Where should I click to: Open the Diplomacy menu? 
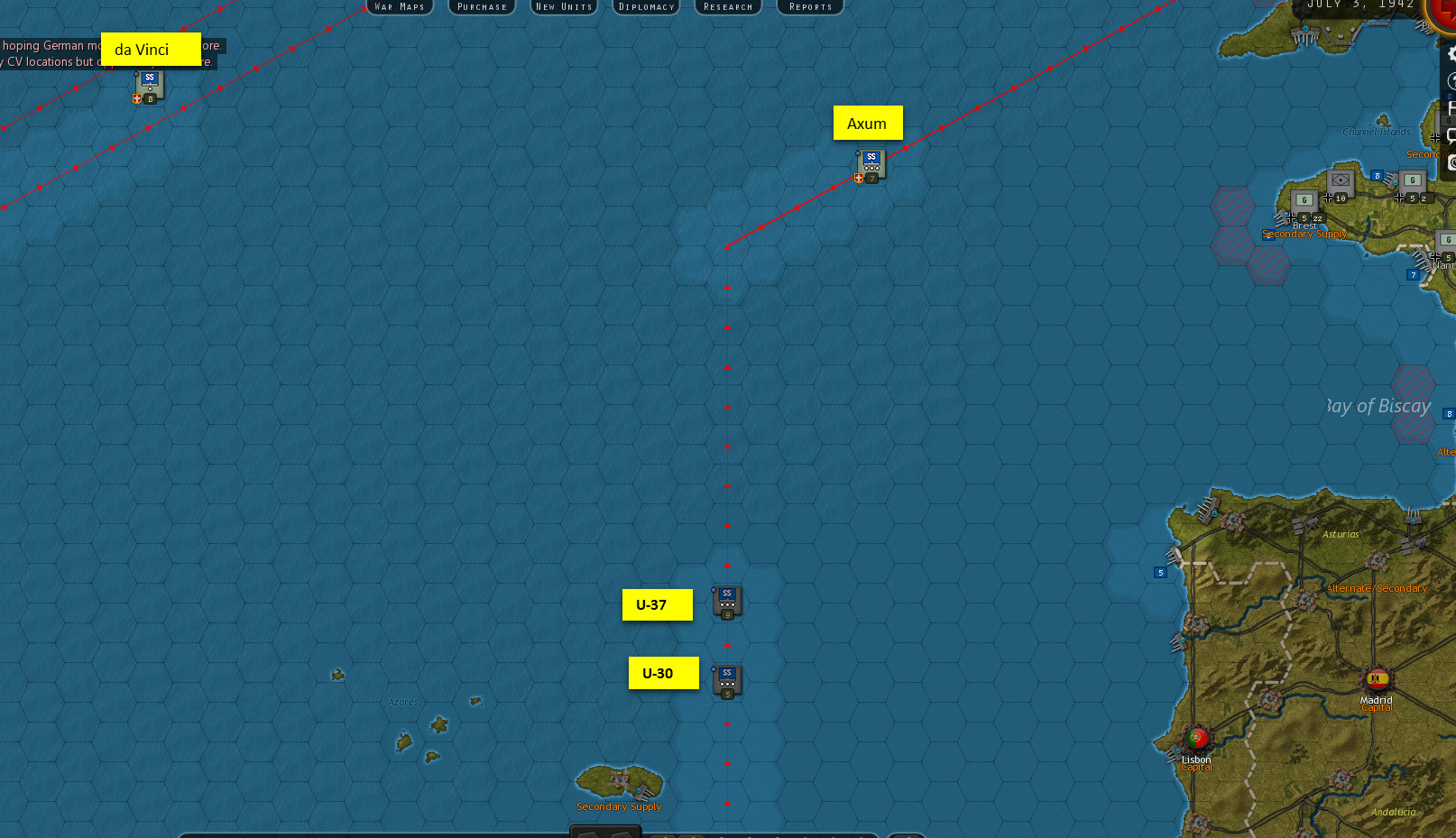[646, 6]
